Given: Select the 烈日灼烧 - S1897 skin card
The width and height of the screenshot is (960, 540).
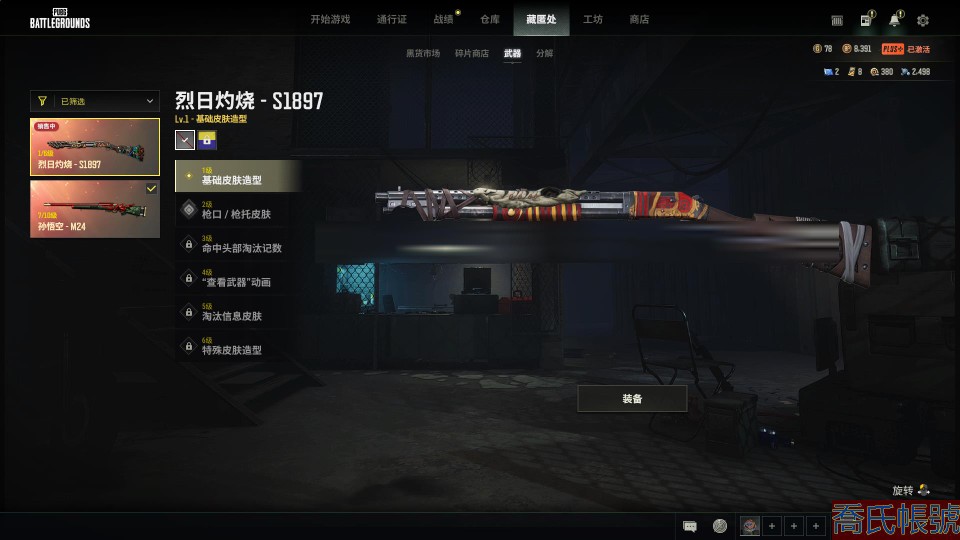Looking at the screenshot, I should coord(95,147).
